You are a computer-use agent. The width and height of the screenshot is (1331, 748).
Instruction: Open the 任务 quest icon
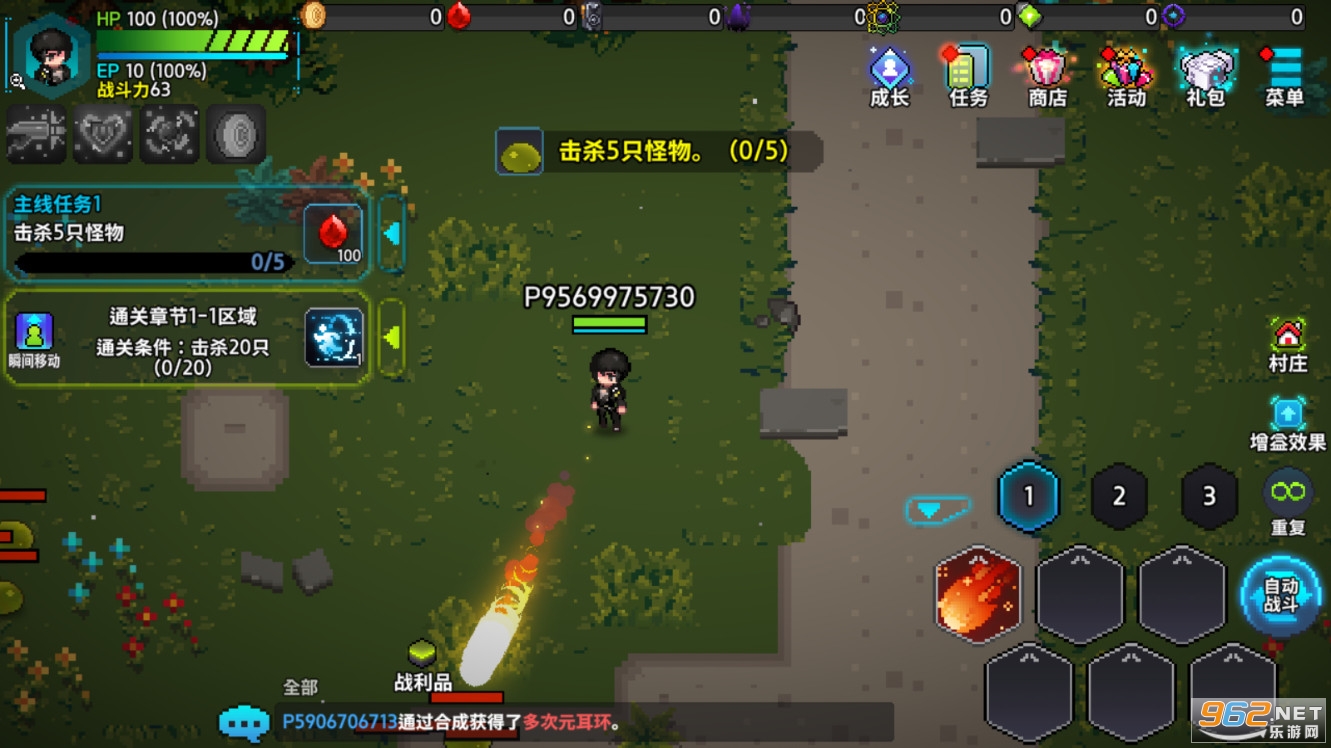966,70
